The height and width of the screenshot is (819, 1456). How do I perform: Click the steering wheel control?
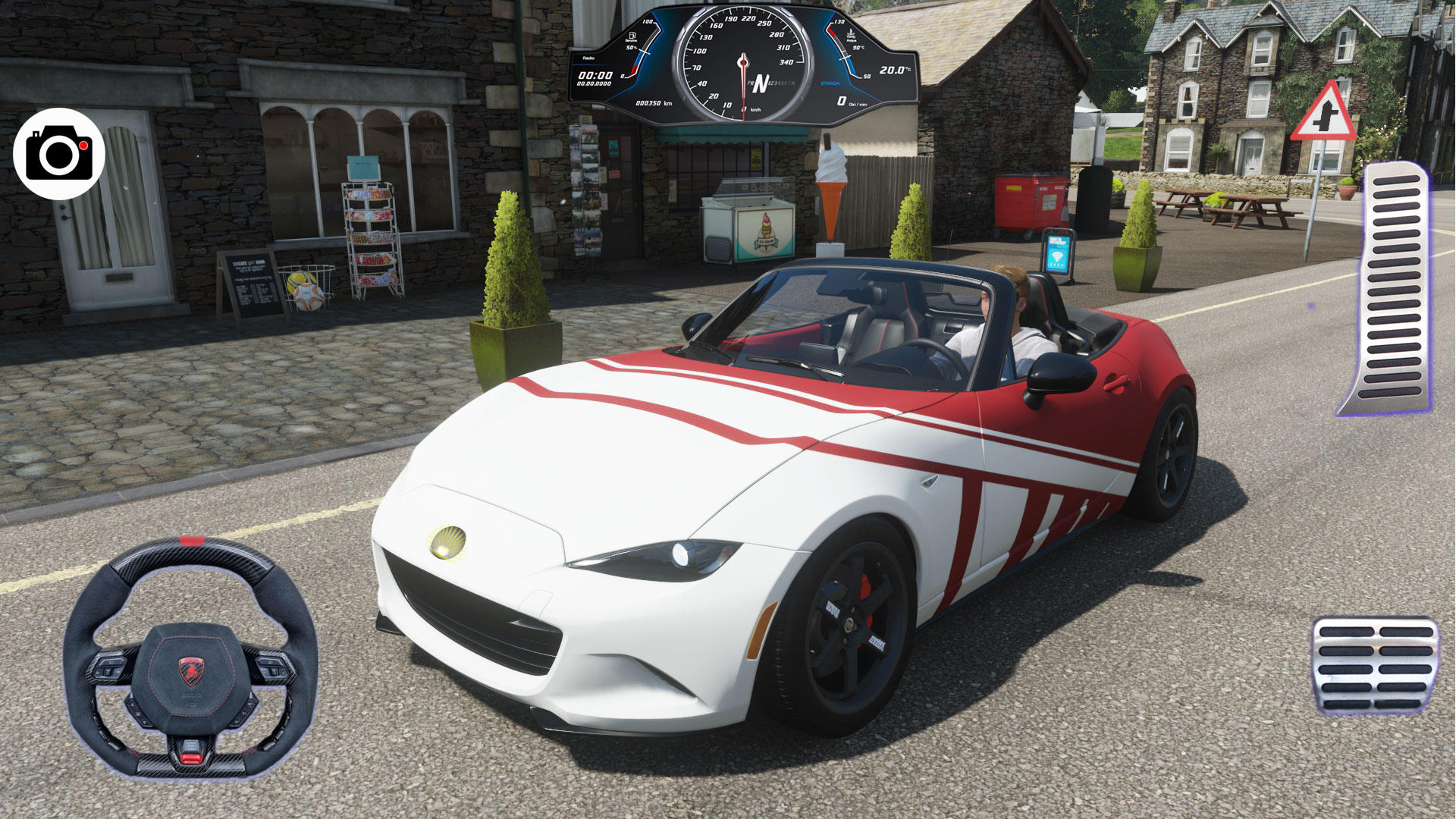pos(190,658)
